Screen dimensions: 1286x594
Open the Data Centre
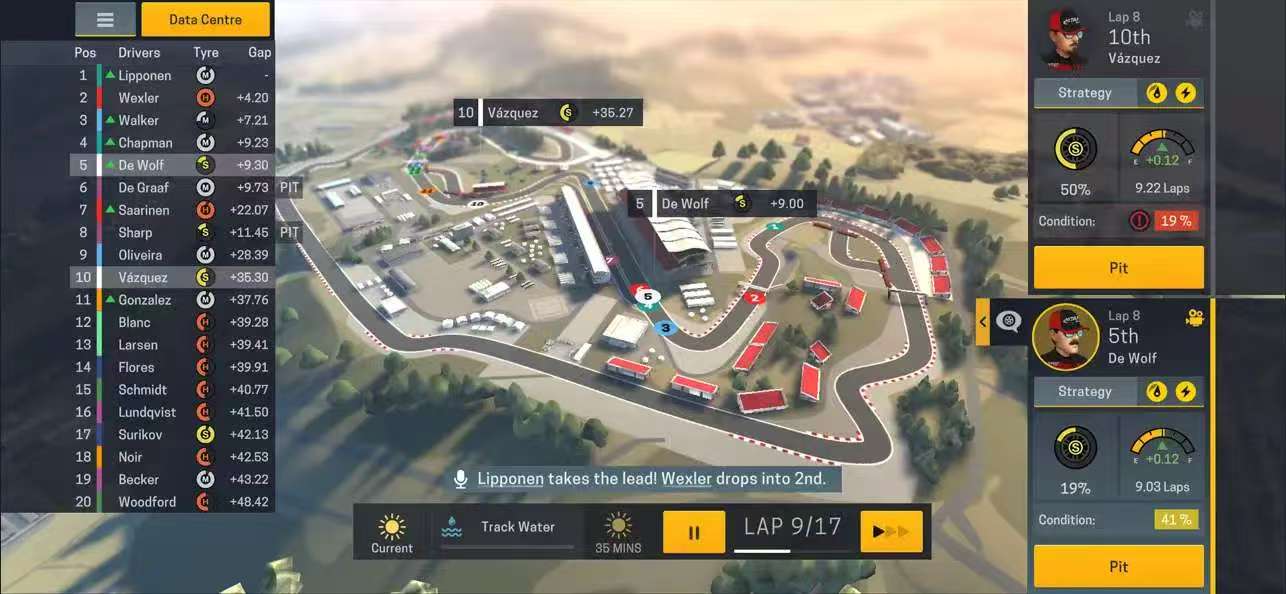point(205,19)
